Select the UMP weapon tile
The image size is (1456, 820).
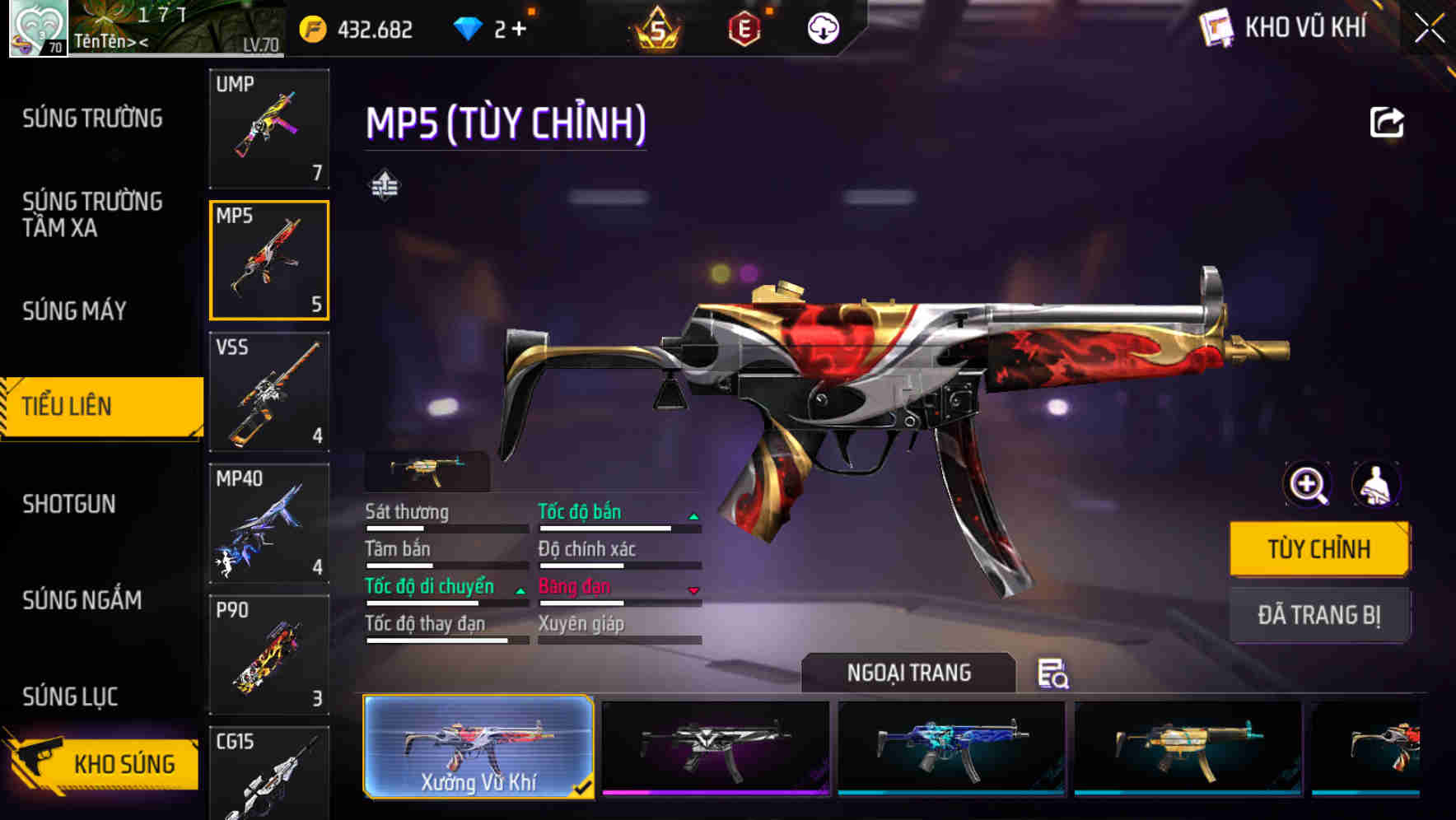click(x=269, y=128)
